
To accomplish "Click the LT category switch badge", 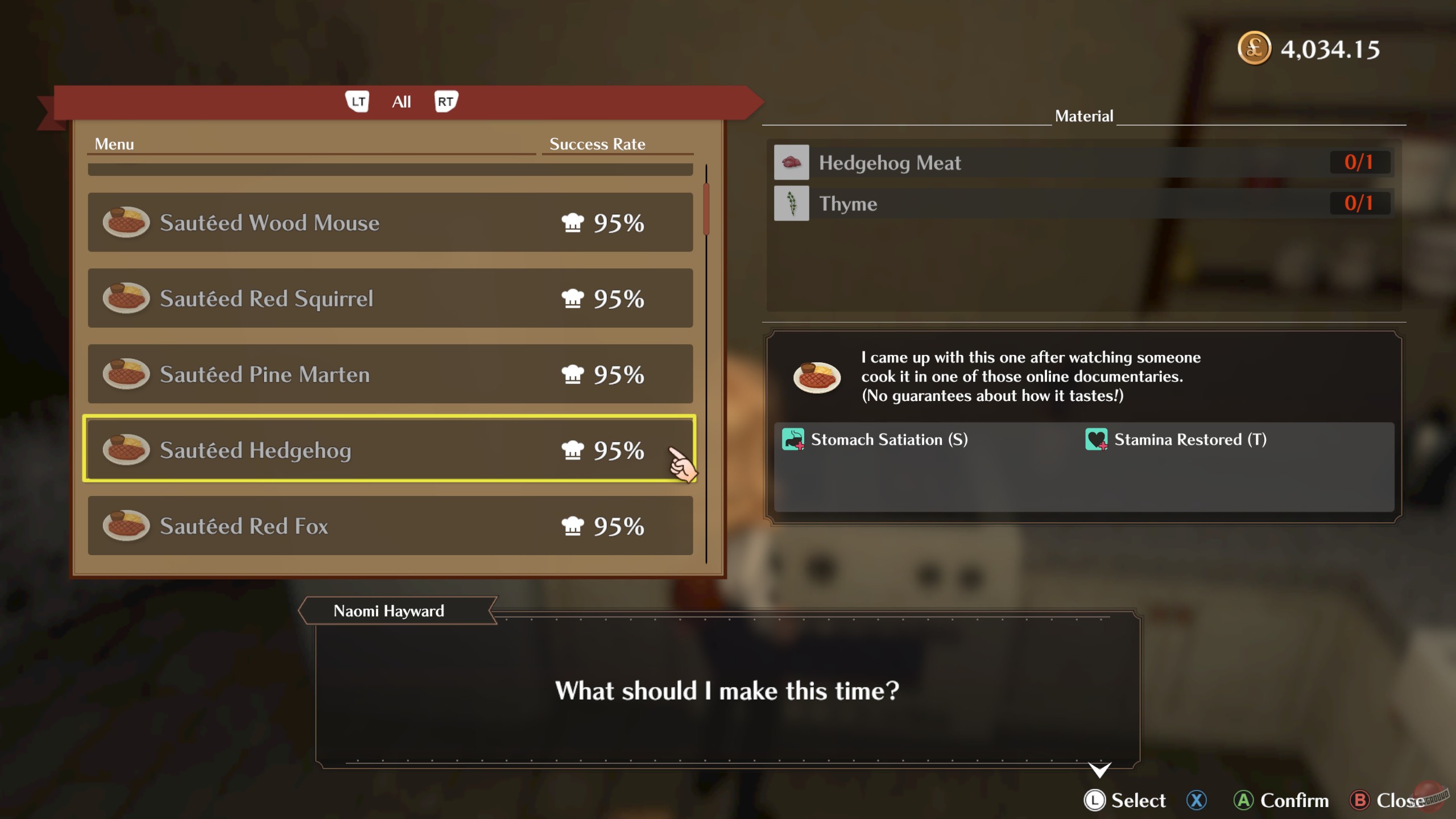I will (x=358, y=101).
